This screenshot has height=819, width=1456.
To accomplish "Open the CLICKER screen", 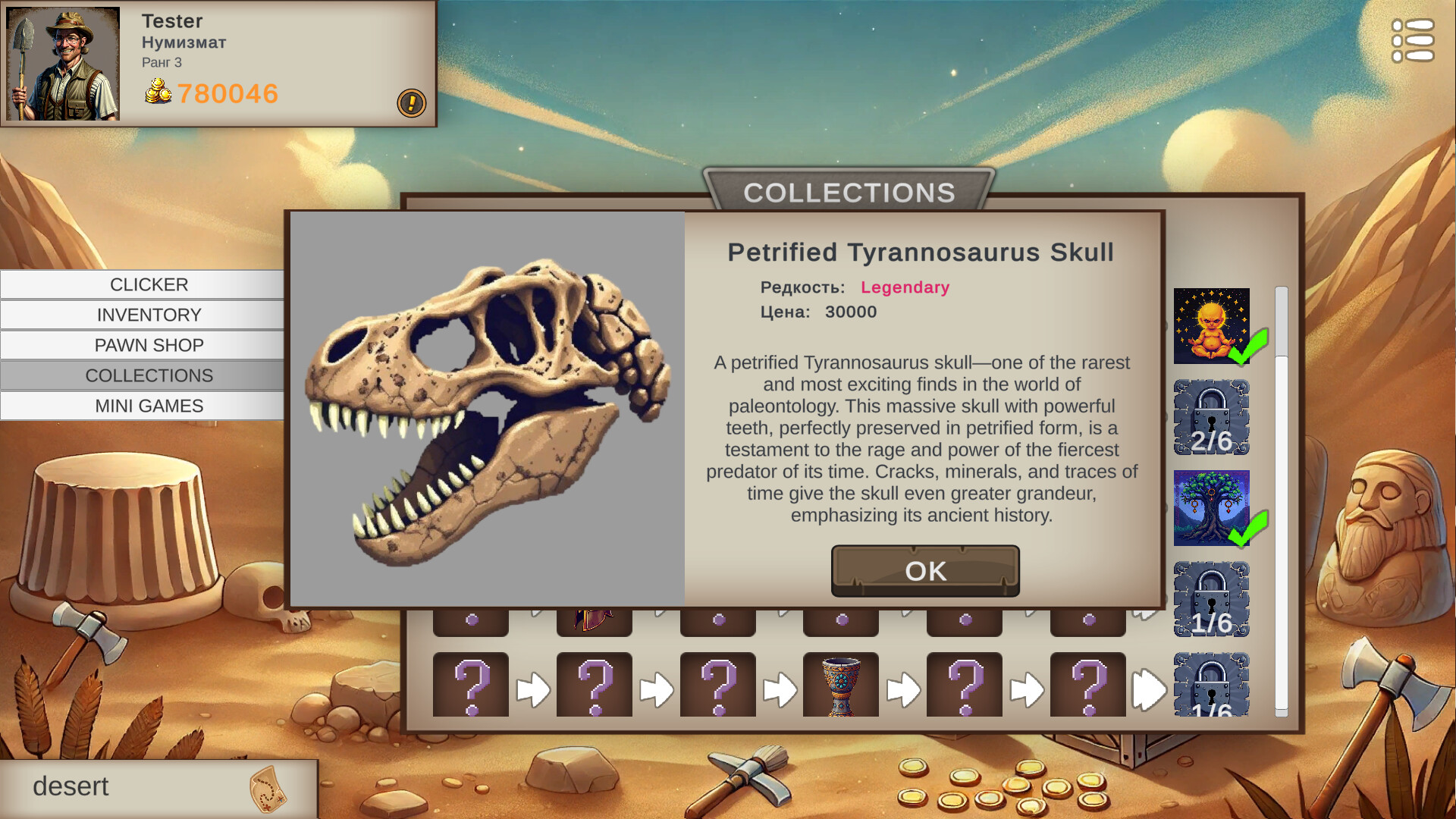I will pyautogui.click(x=149, y=284).
